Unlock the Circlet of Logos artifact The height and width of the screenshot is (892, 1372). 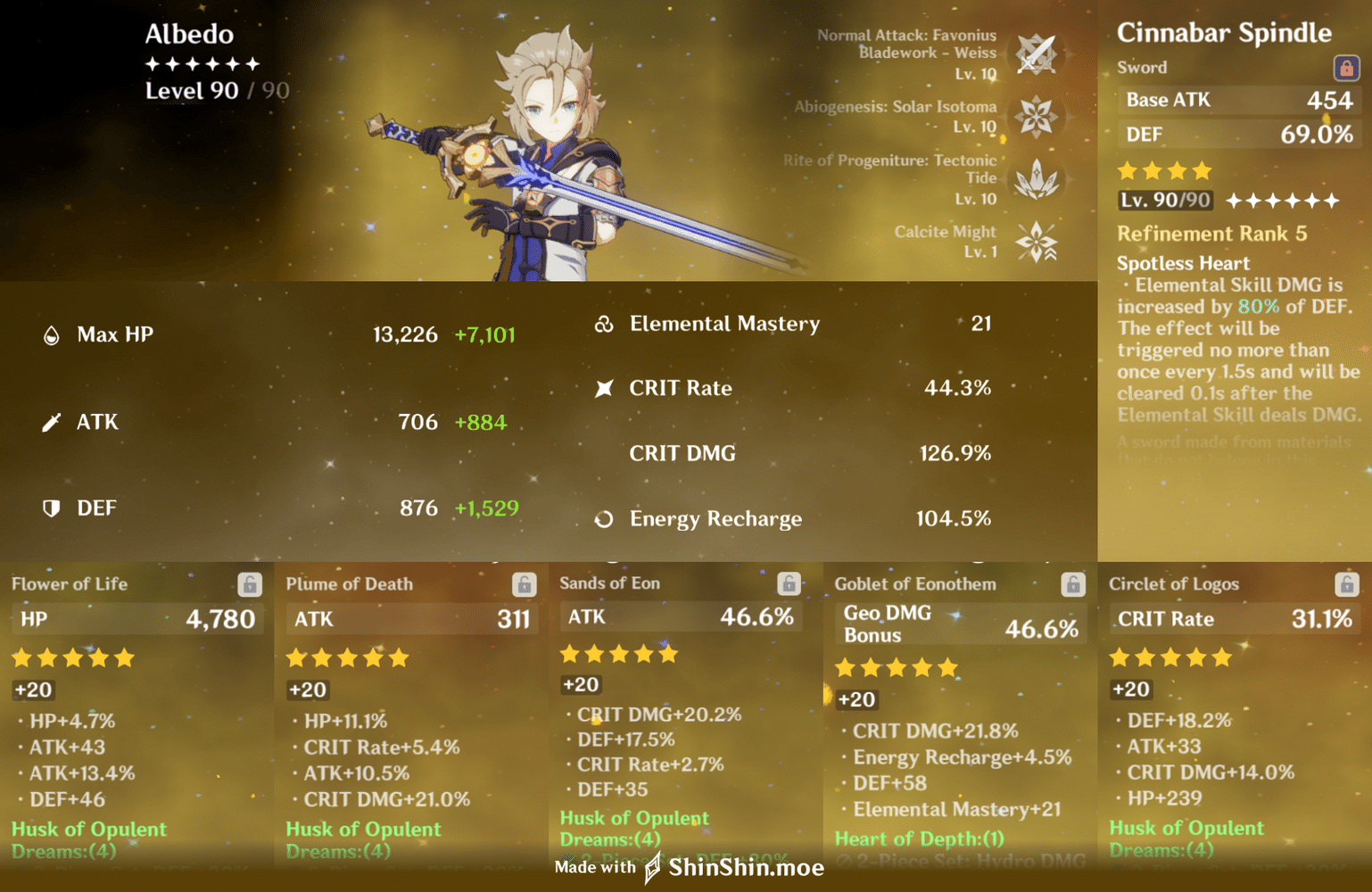pos(1349,584)
